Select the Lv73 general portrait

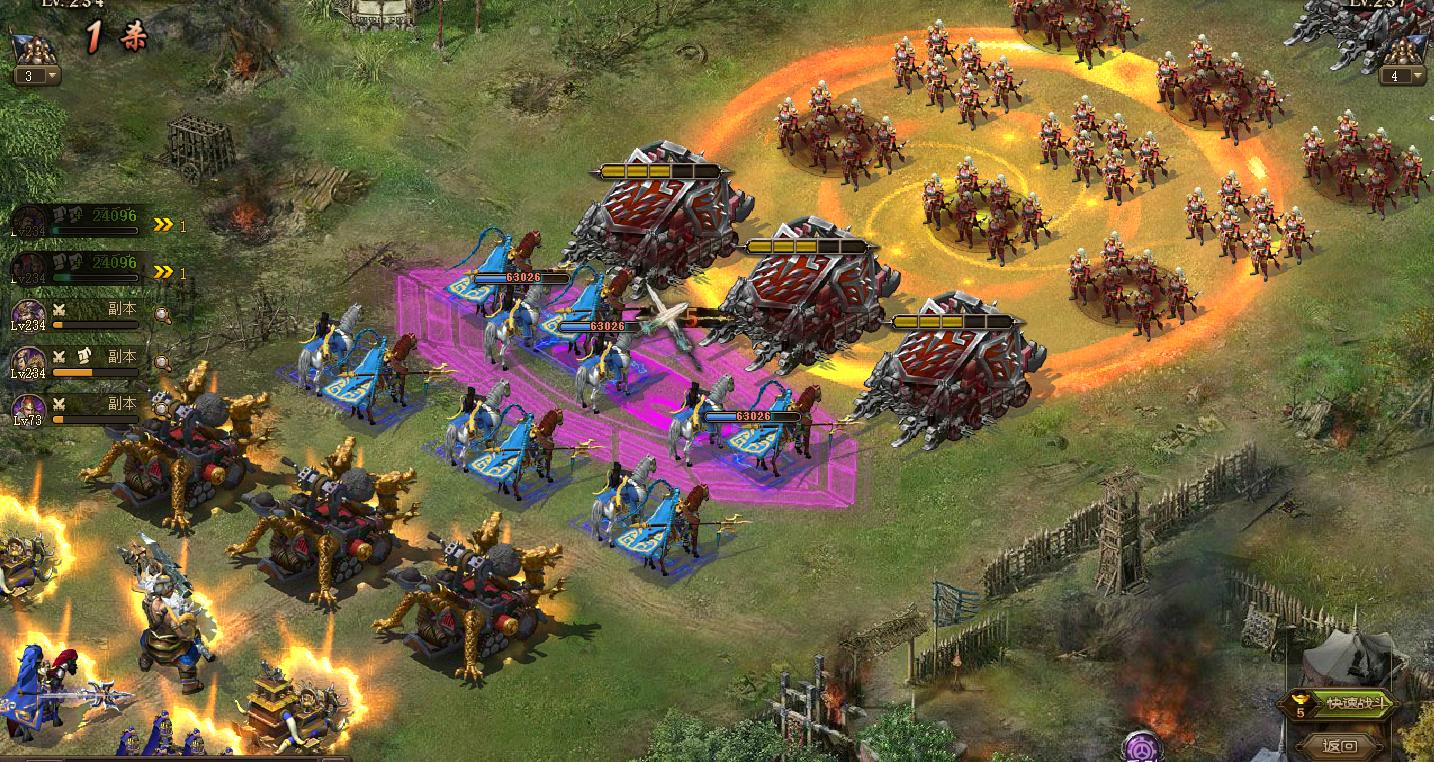pyautogui.click(x=27, y=406)
